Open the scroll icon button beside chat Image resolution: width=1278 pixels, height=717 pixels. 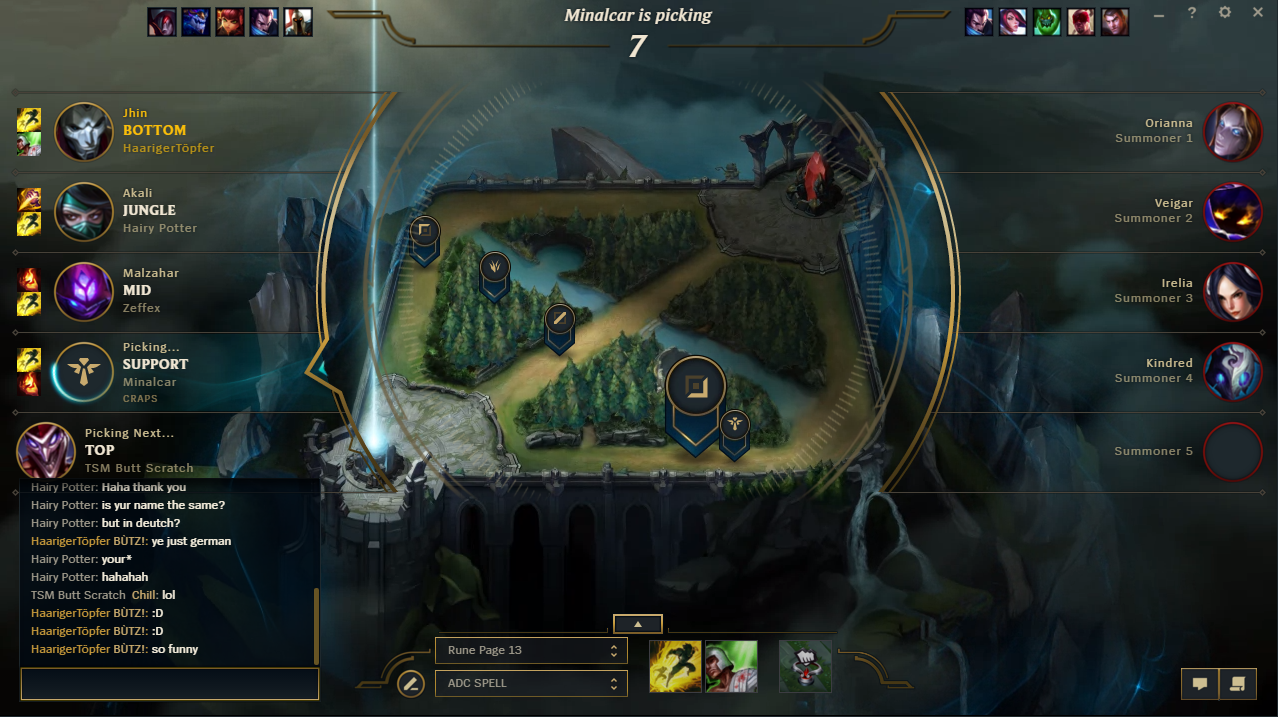click(1237, 684)
